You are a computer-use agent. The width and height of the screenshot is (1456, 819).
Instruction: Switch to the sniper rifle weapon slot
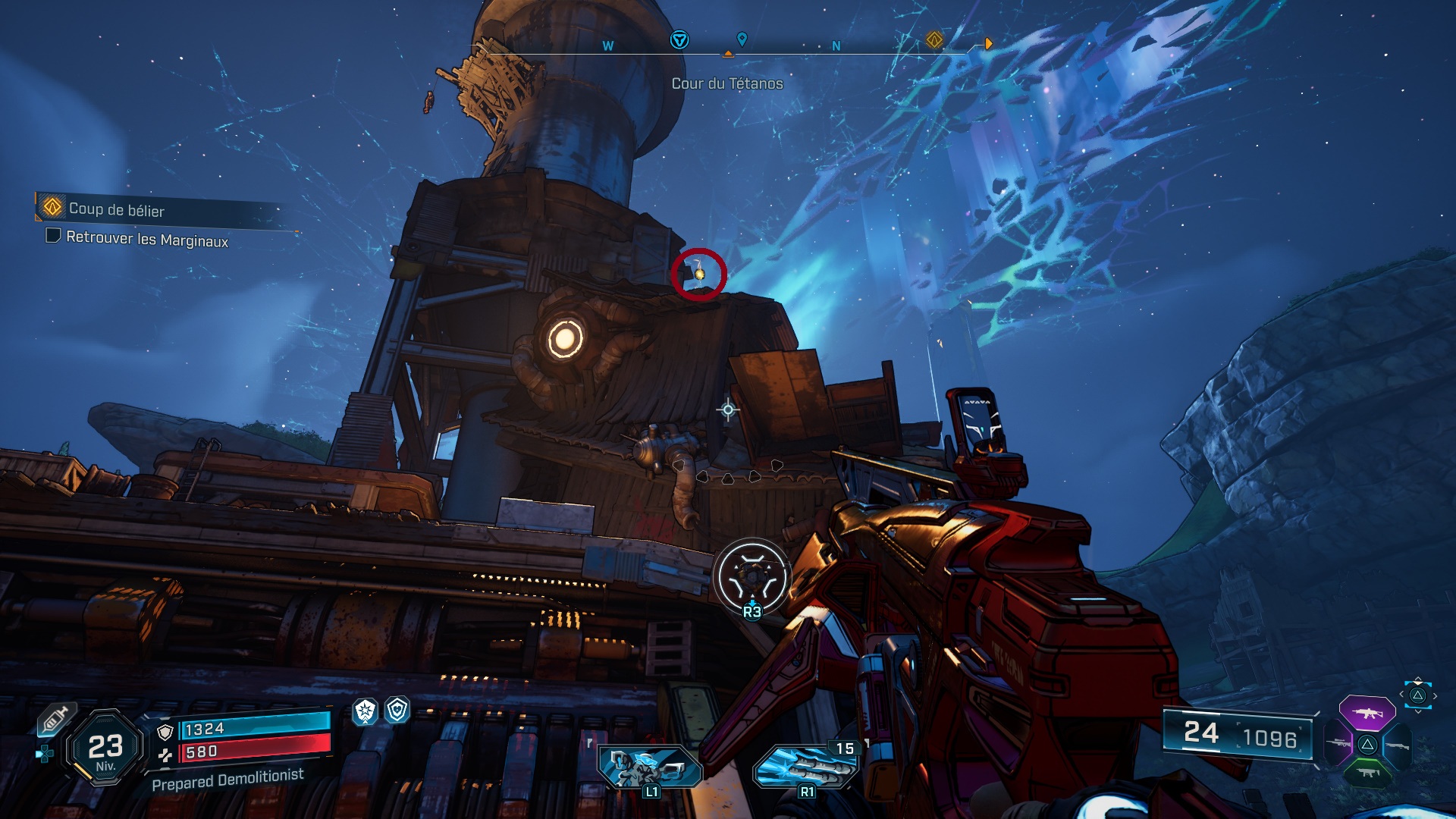(x=1339, y=744)
